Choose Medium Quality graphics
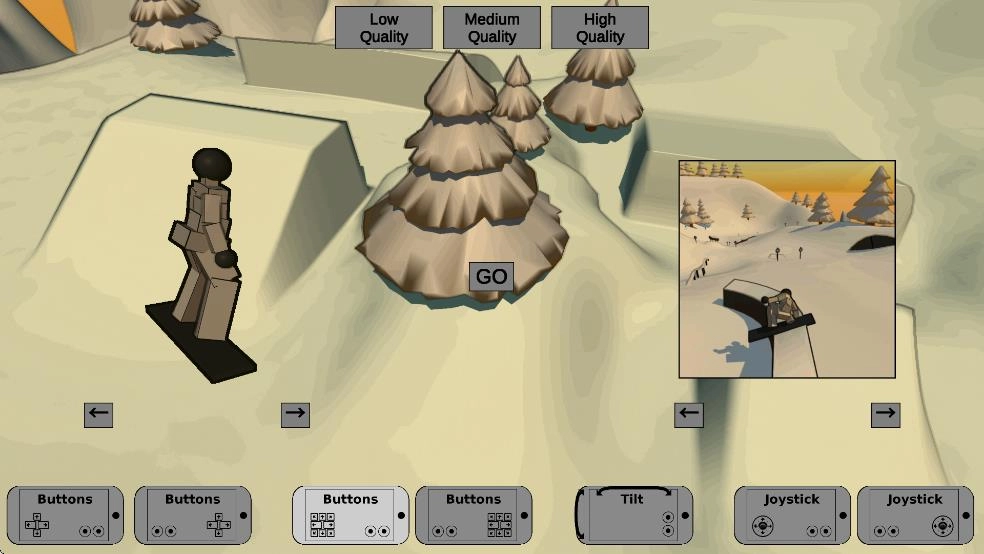 pyautogui.click(x=492, y=28)
